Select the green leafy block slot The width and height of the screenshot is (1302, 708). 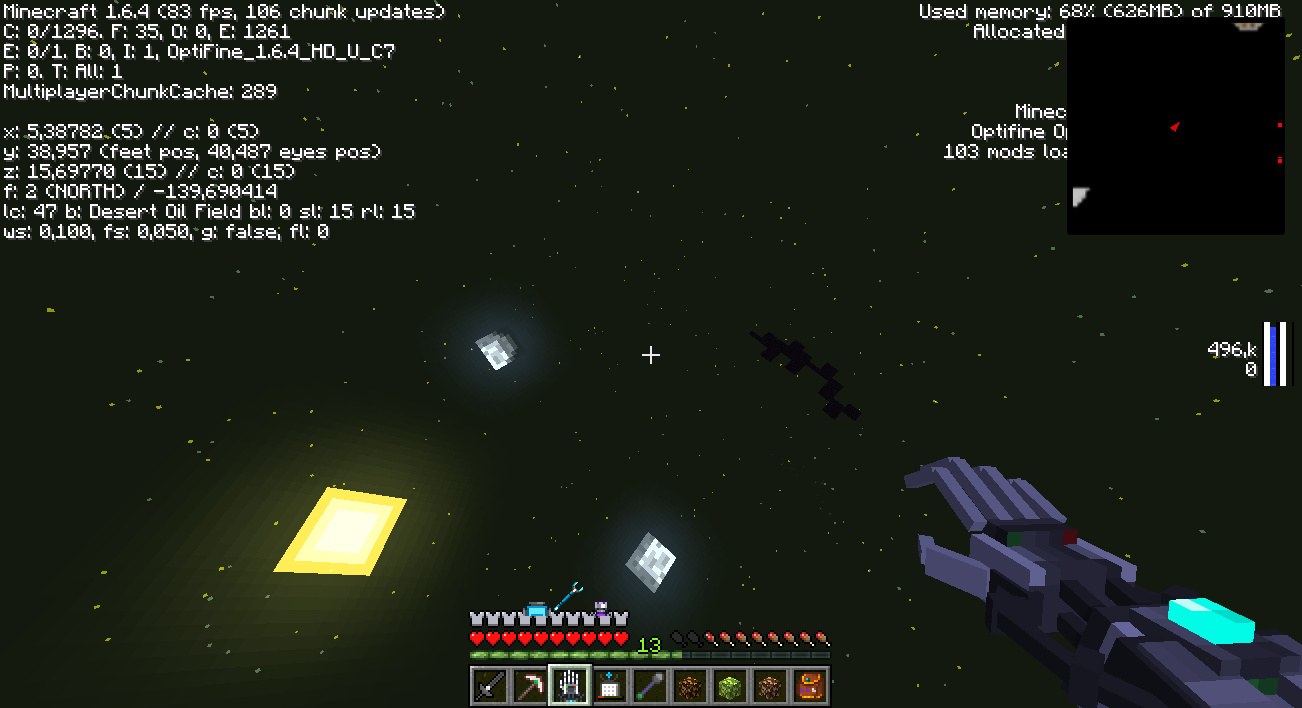[x=730, y=686]
